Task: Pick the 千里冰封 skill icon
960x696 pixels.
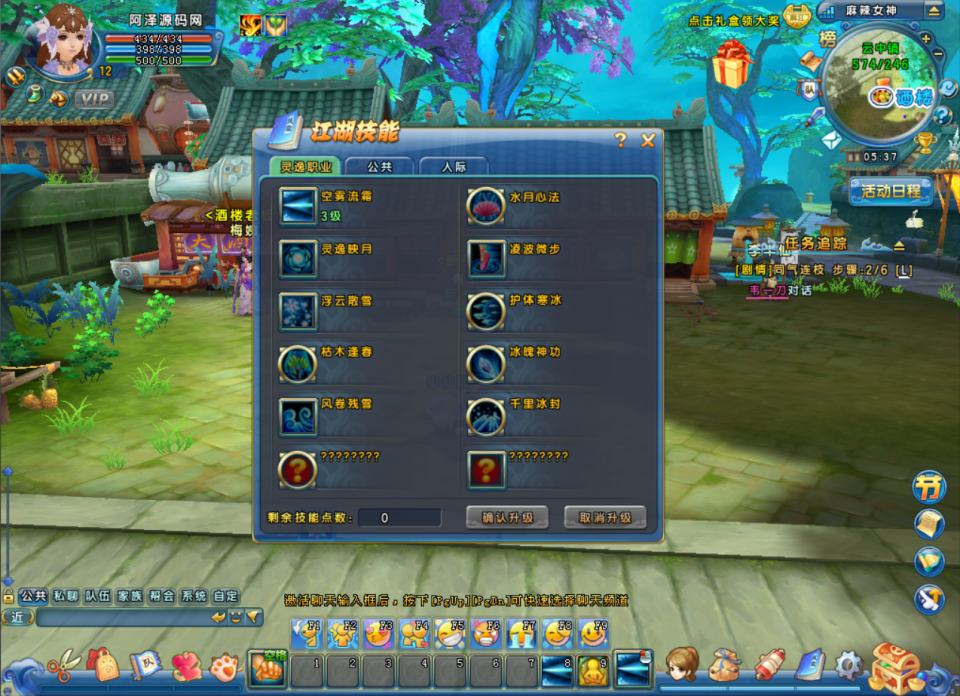Action: click(485, 415)
